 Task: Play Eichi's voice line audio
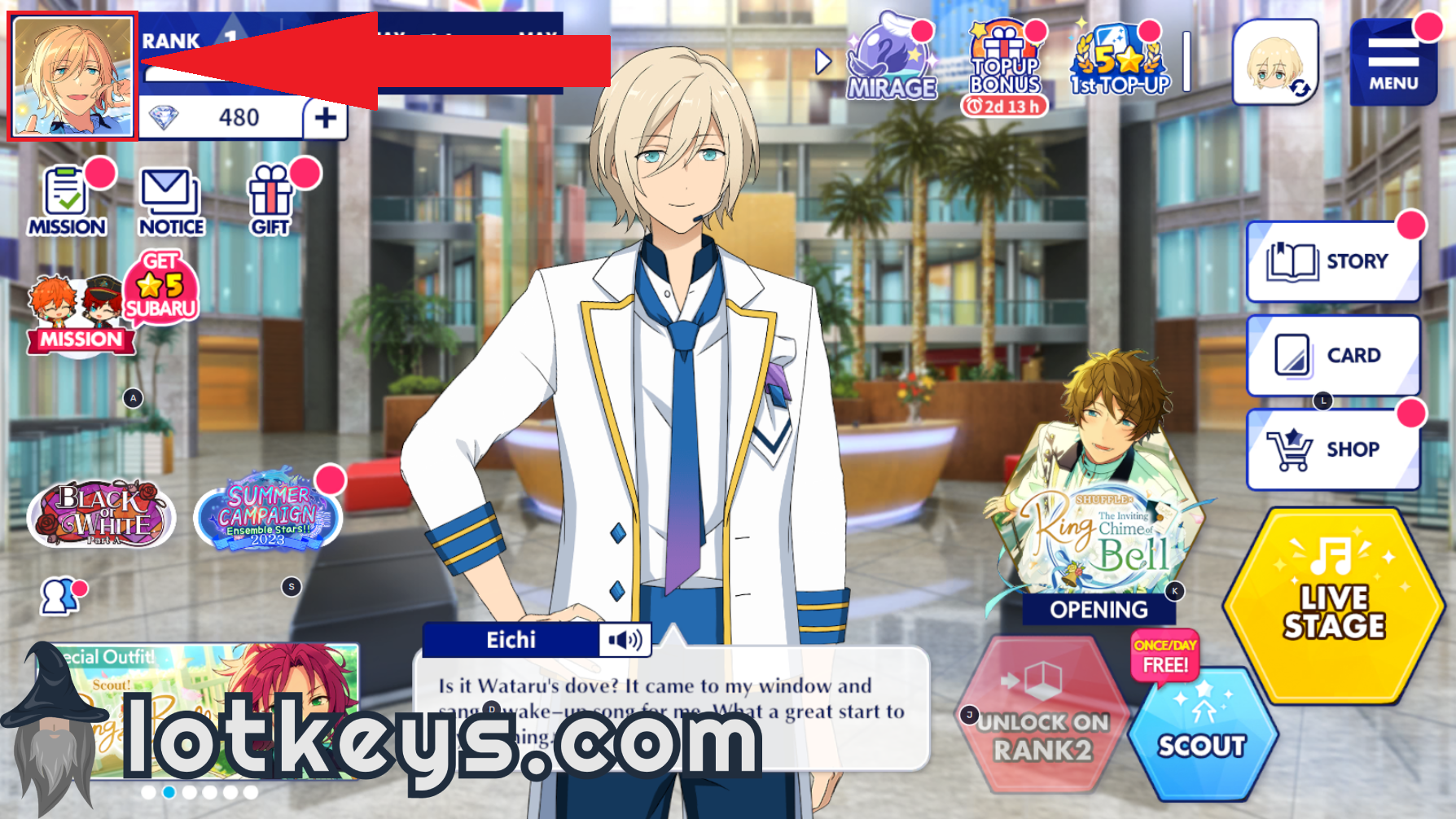625,641
